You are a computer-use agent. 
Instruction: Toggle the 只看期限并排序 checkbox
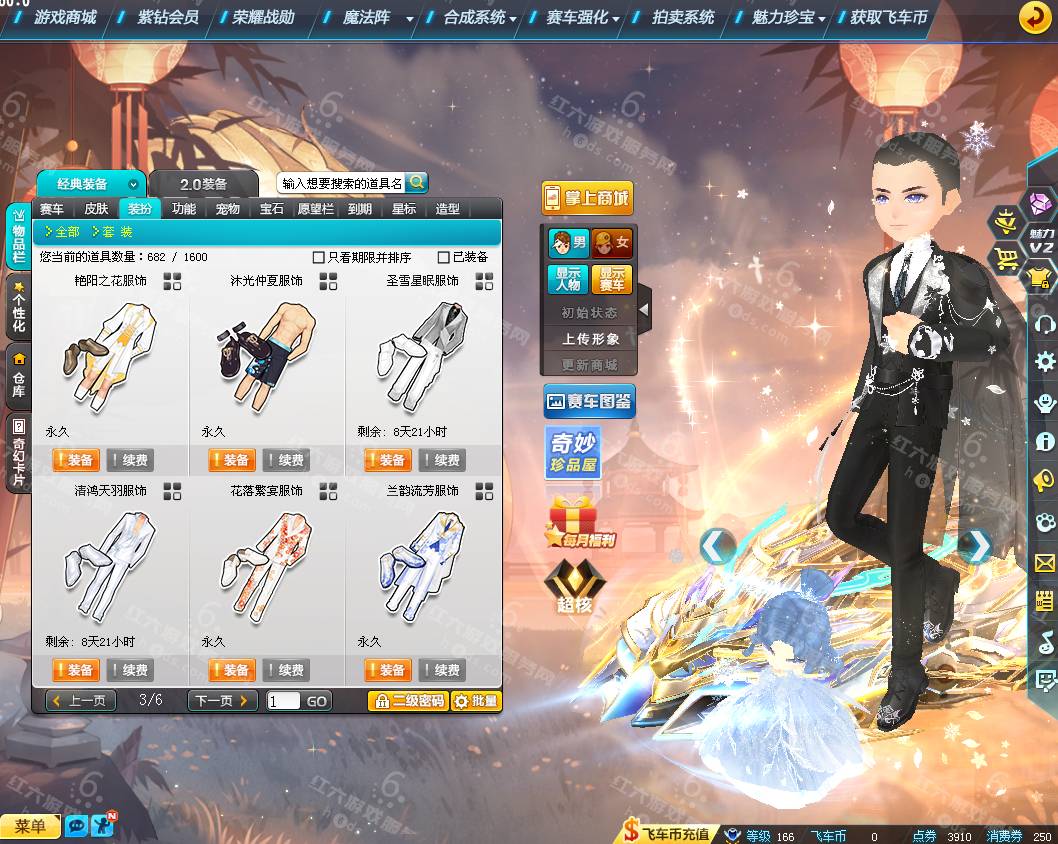coord(319,258)
